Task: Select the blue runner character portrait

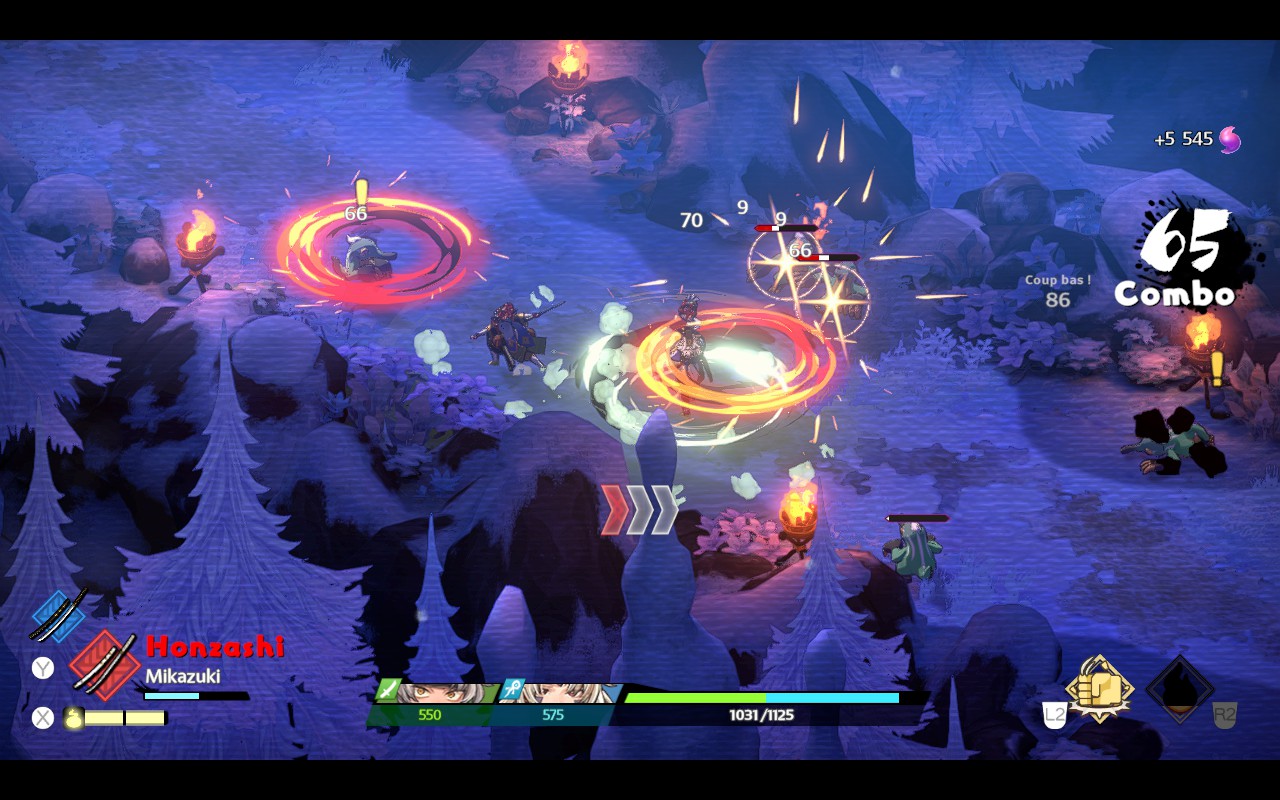Action: point(560,693)
